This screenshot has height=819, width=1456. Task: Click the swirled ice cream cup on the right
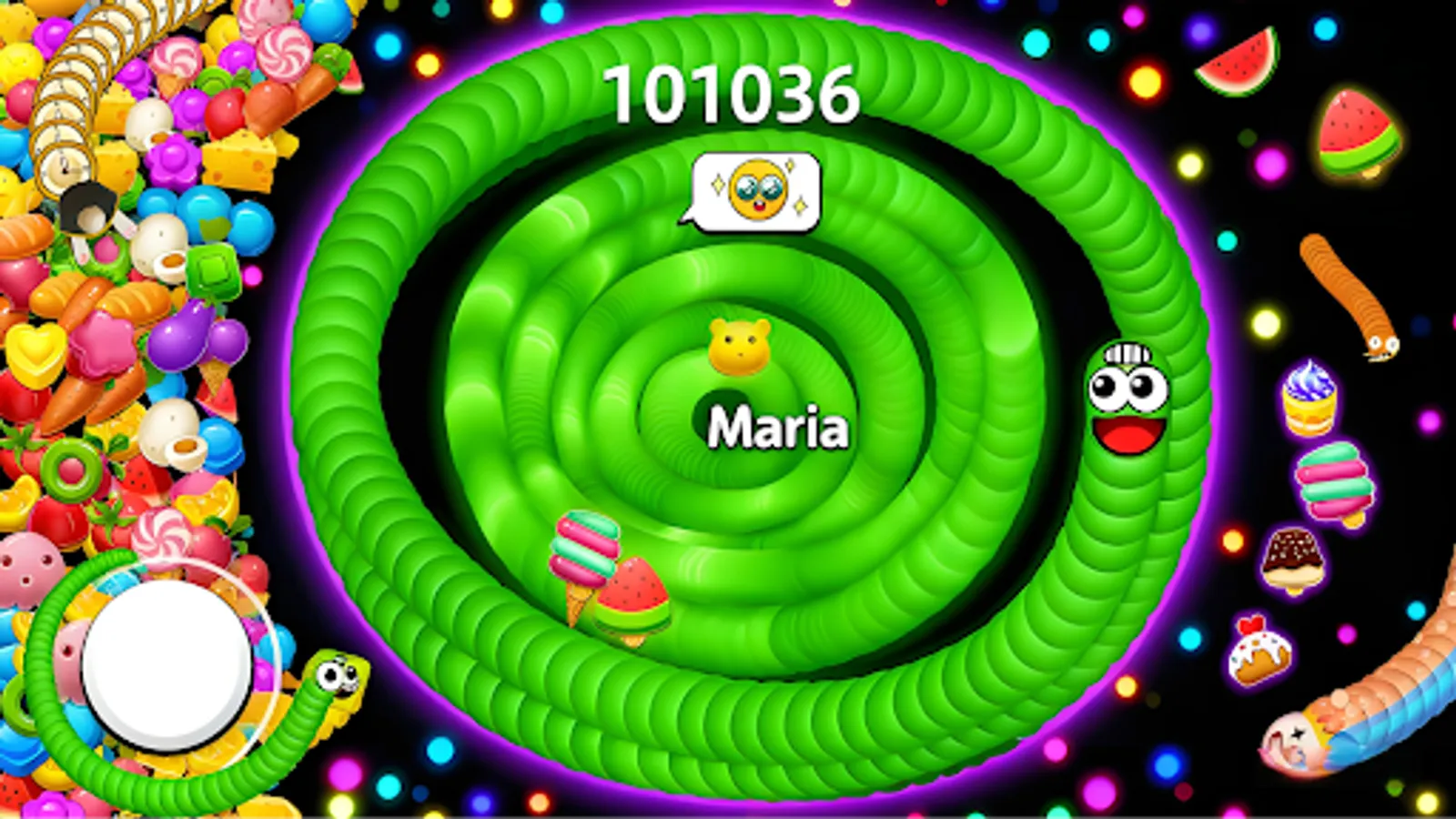1309,399
